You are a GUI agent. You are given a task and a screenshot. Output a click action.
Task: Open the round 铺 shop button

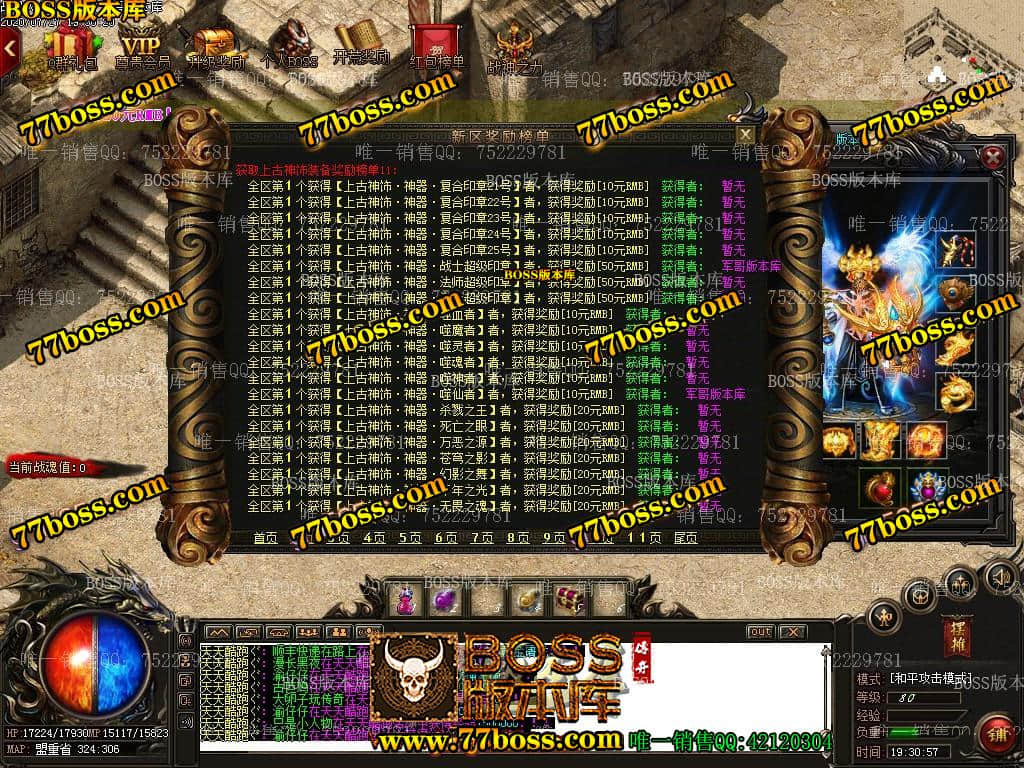tap(994, 735)
